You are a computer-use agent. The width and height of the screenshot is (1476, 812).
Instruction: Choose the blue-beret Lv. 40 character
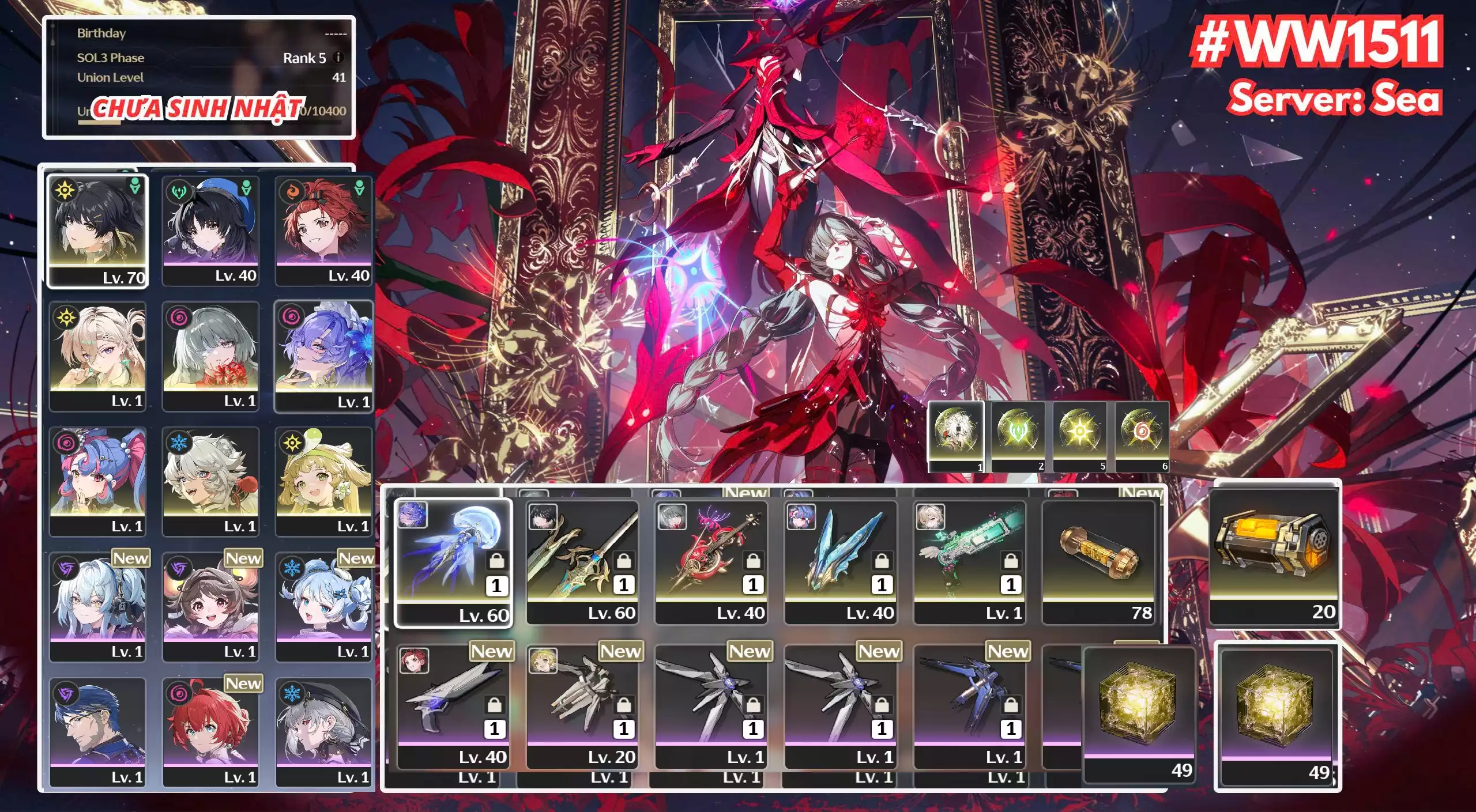tap(210, 231)
